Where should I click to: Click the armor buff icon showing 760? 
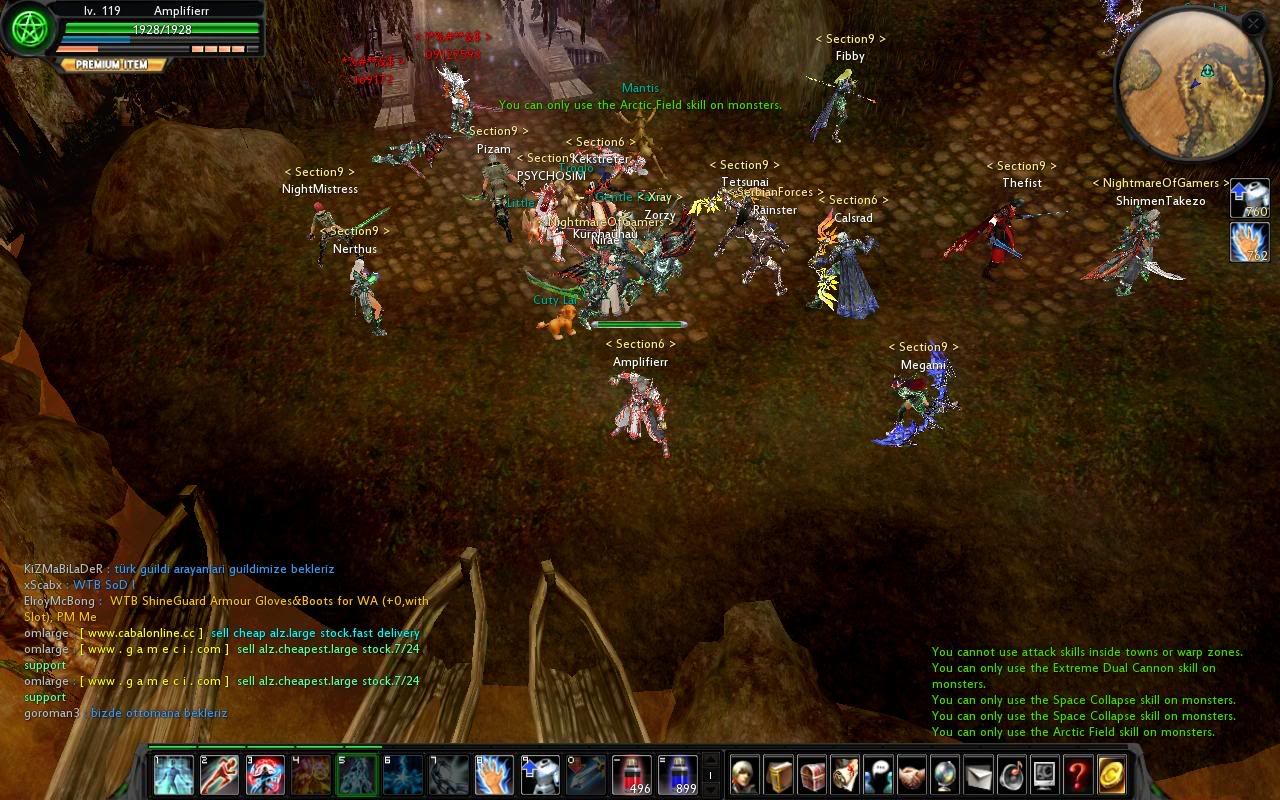pyautogui.click(x=1249, y=198)
